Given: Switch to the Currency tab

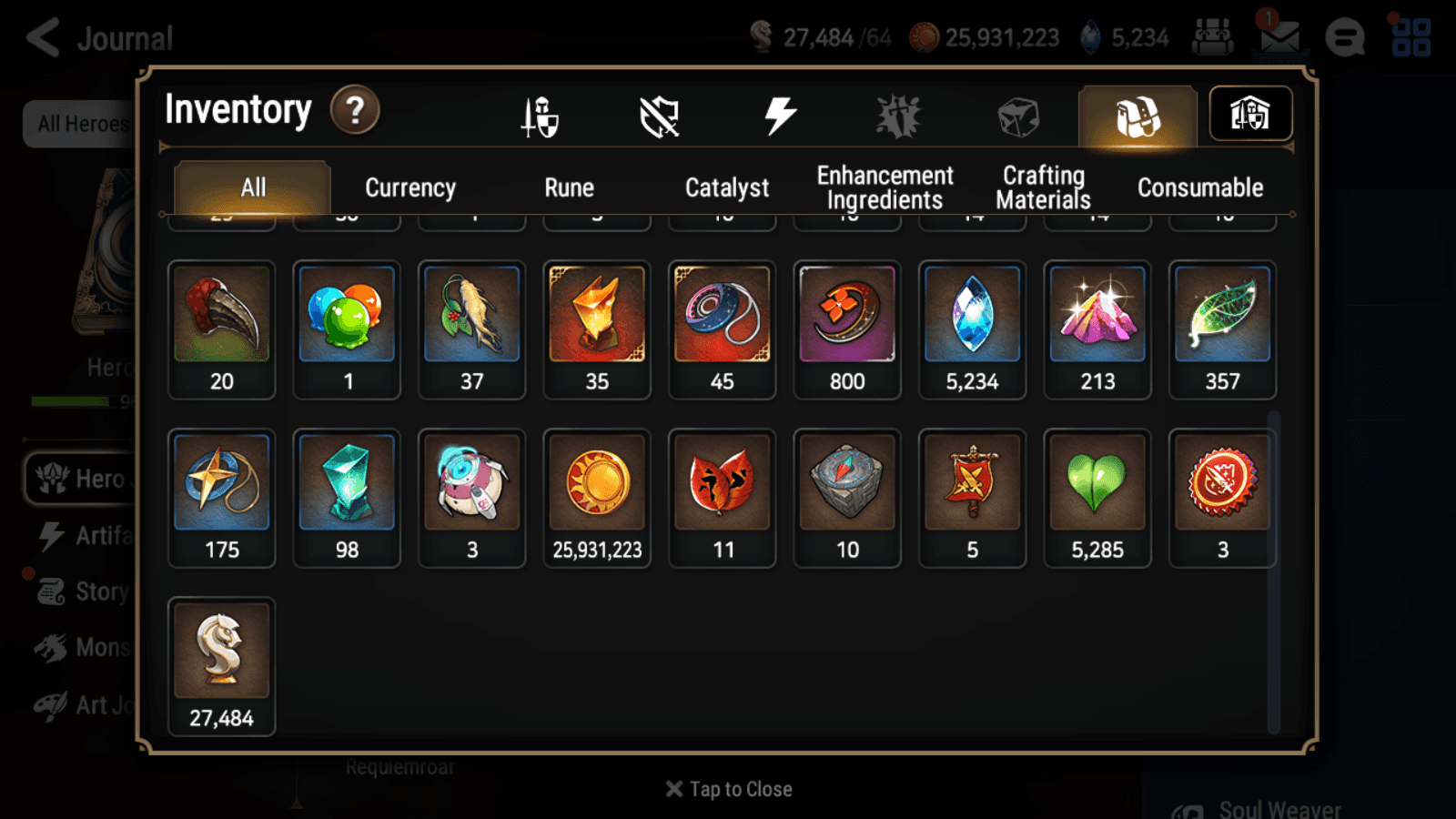Looking at the screenshot, I should [409, 187].
